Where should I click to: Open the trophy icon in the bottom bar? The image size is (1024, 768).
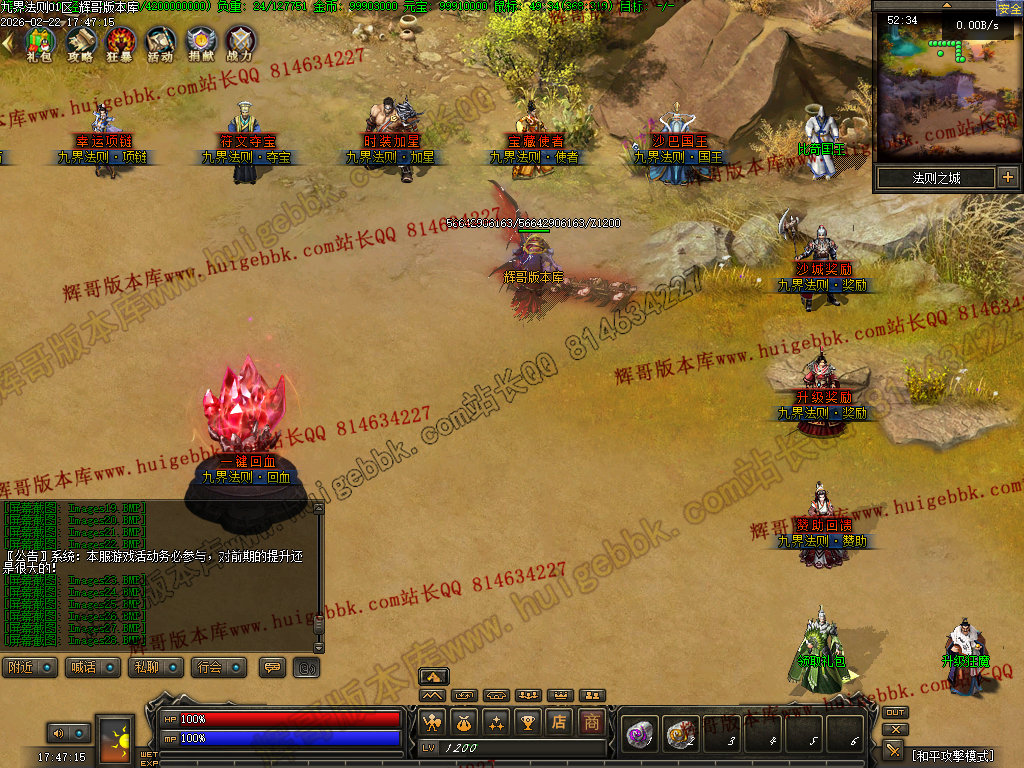coord(528,721)
